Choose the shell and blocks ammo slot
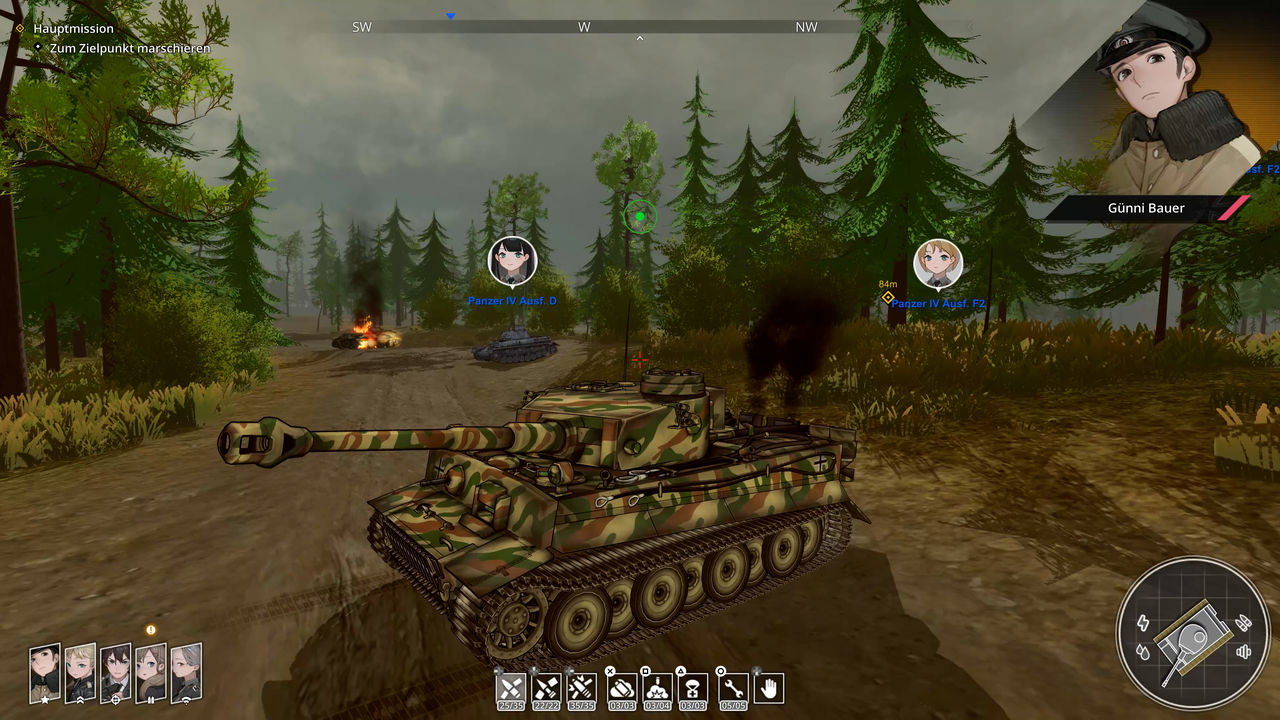 click(x=546, y=688)
